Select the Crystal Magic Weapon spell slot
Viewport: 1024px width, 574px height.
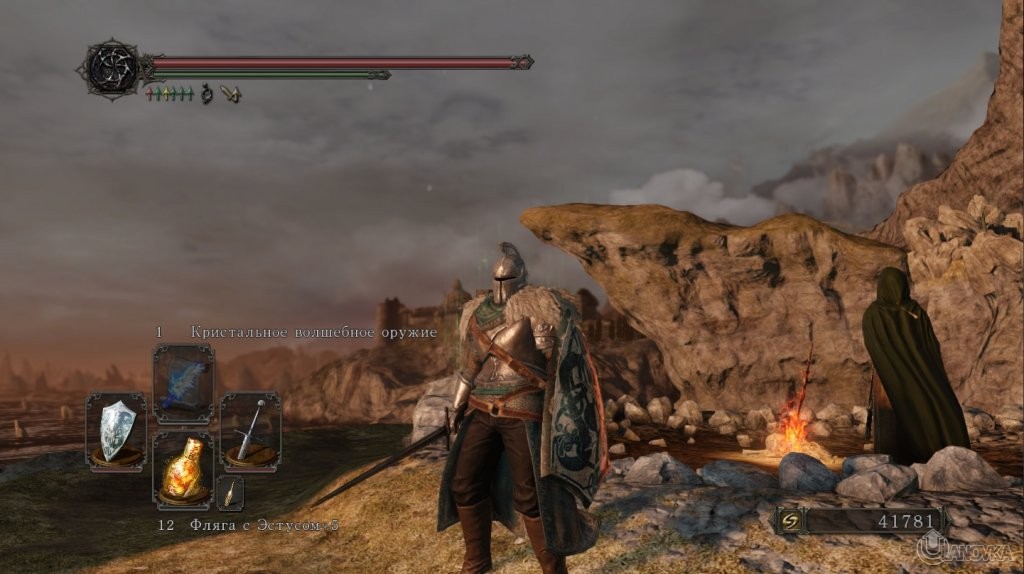pos(183,384)
